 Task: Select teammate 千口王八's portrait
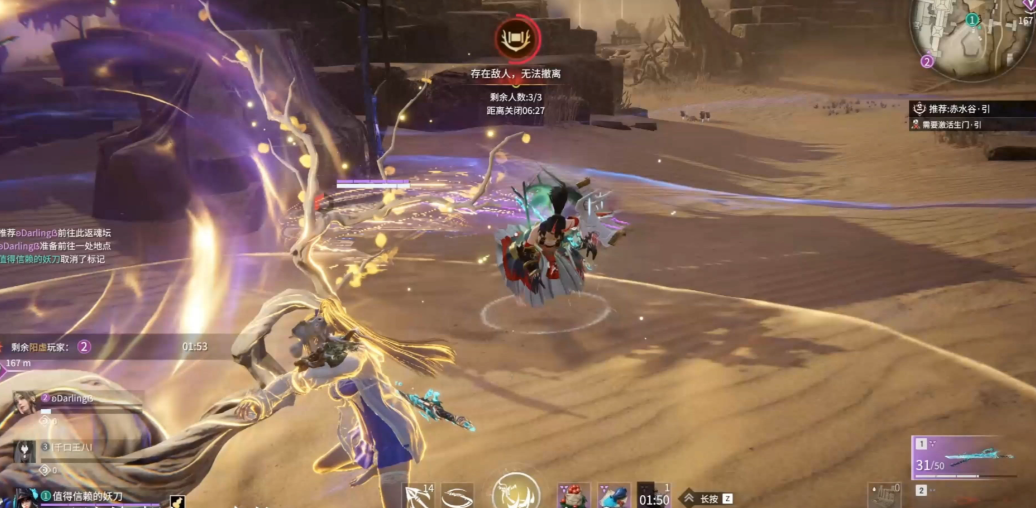[x=24, y=450]
